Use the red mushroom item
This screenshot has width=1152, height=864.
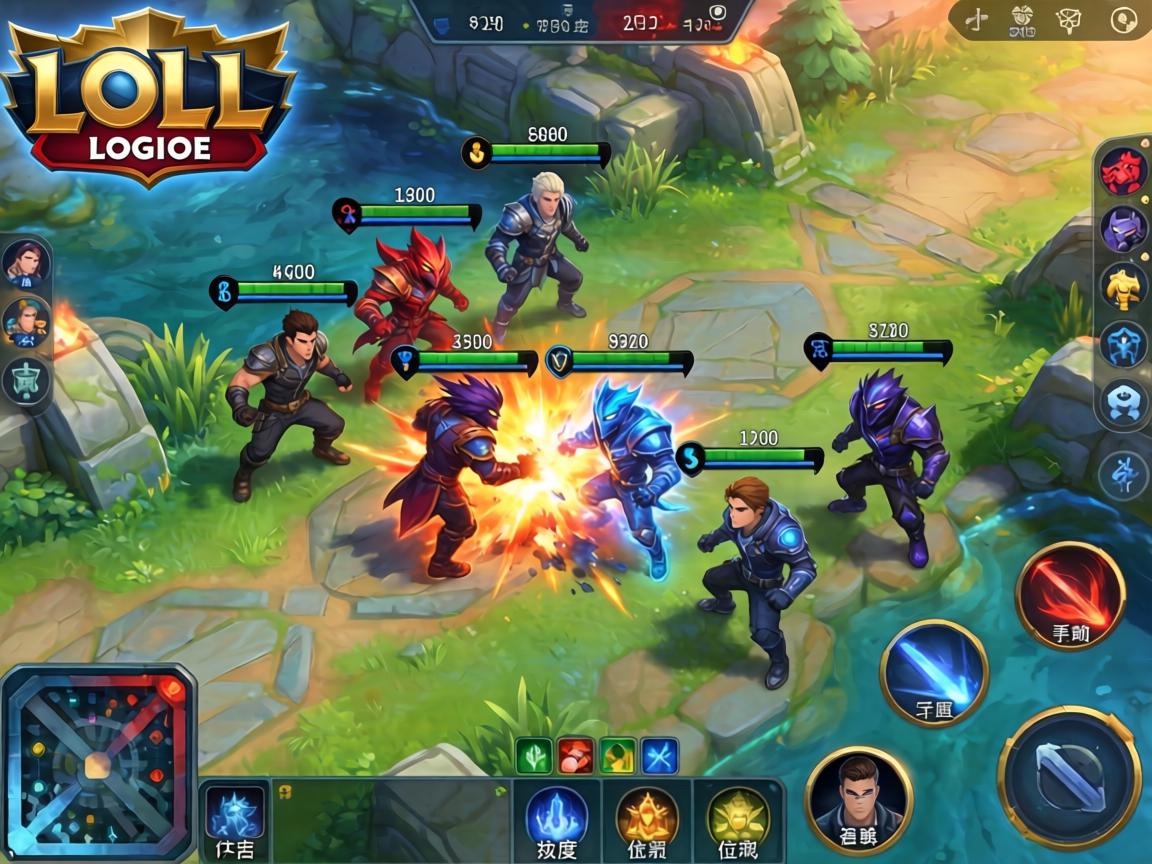coord(576,755)
